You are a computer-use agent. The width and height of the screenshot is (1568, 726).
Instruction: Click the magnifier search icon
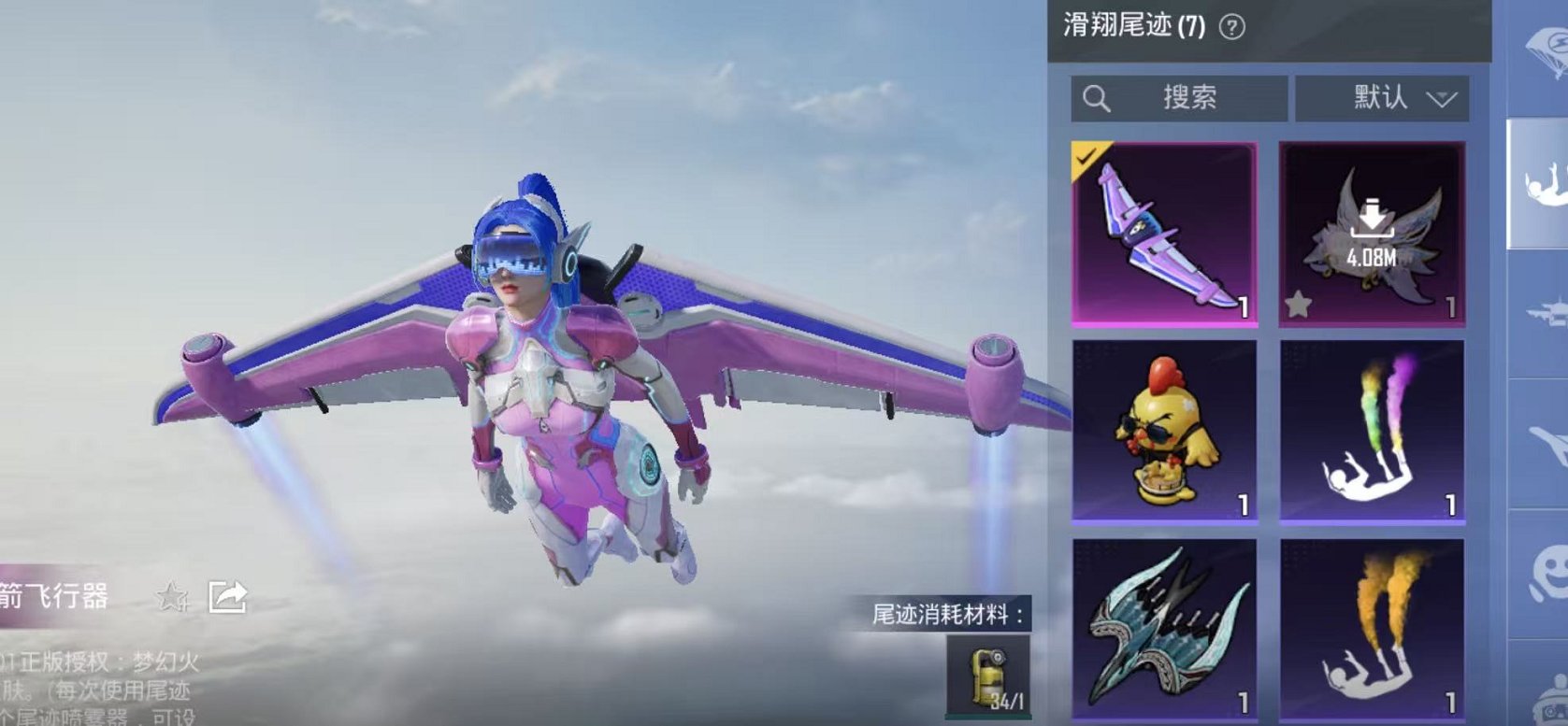(x=1096, y=97)
